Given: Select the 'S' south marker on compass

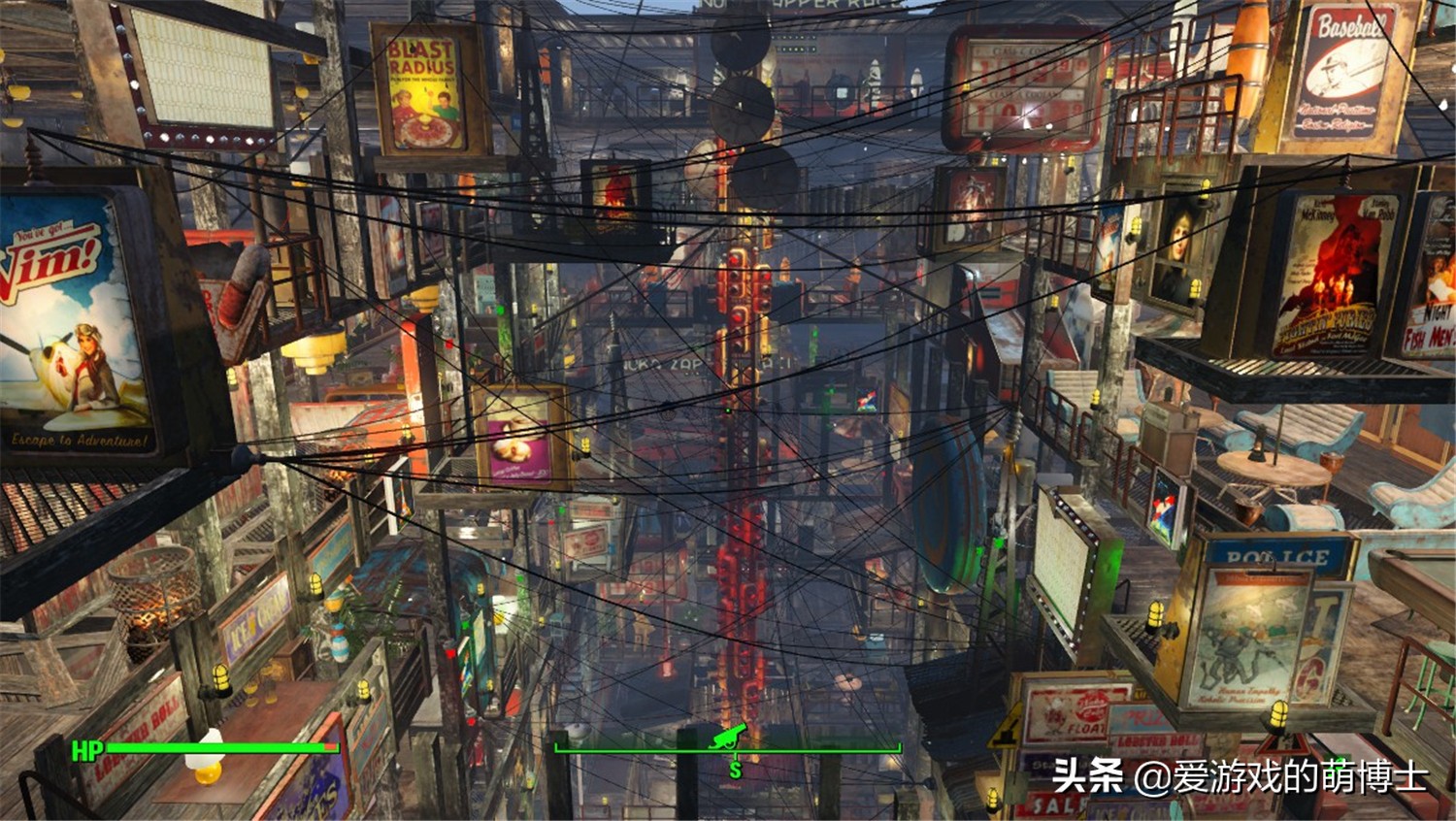Looking at the screenshot, I should pyautogui.click(x=736, y=770).
